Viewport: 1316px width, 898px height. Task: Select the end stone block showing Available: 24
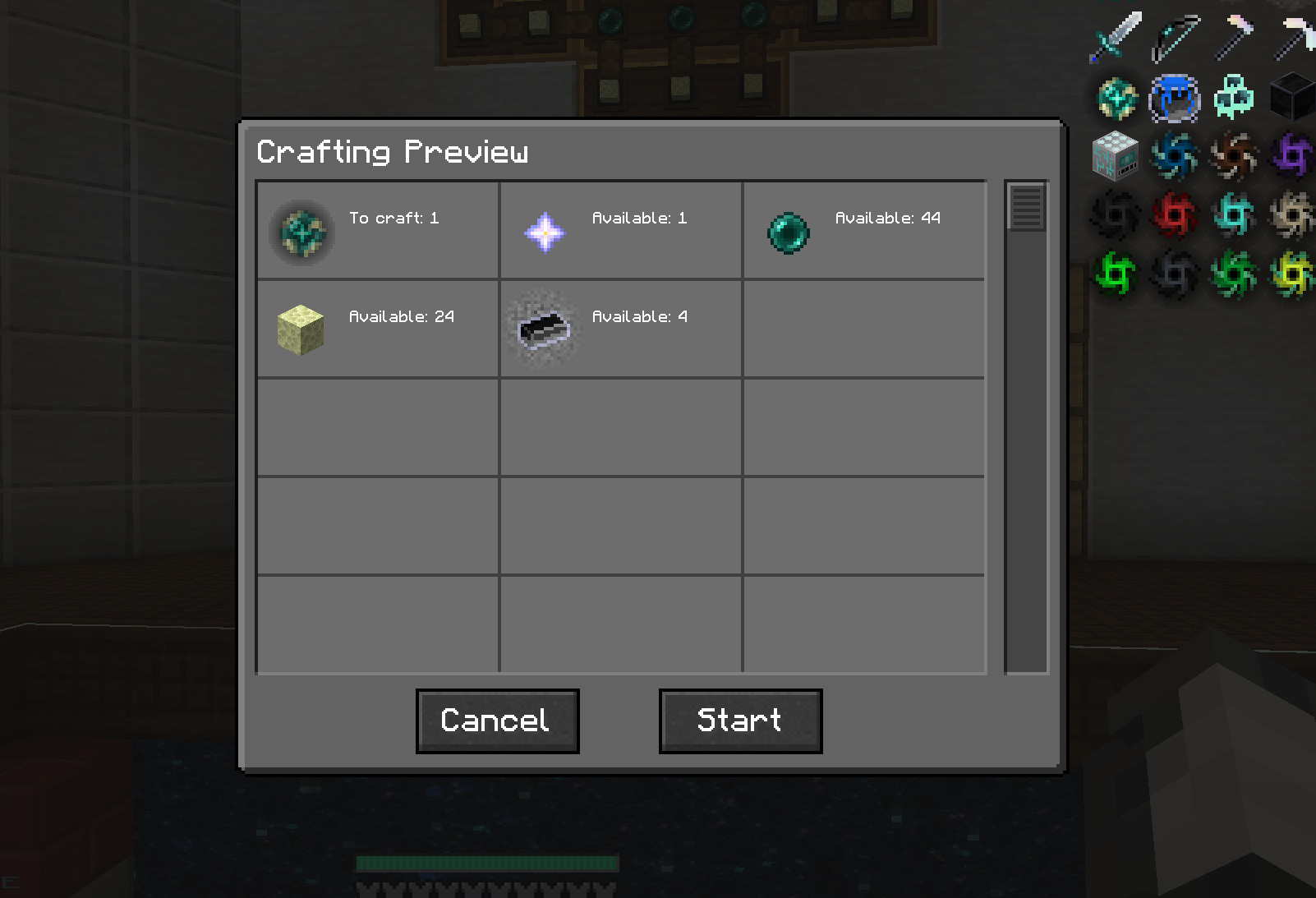(301, 330)
